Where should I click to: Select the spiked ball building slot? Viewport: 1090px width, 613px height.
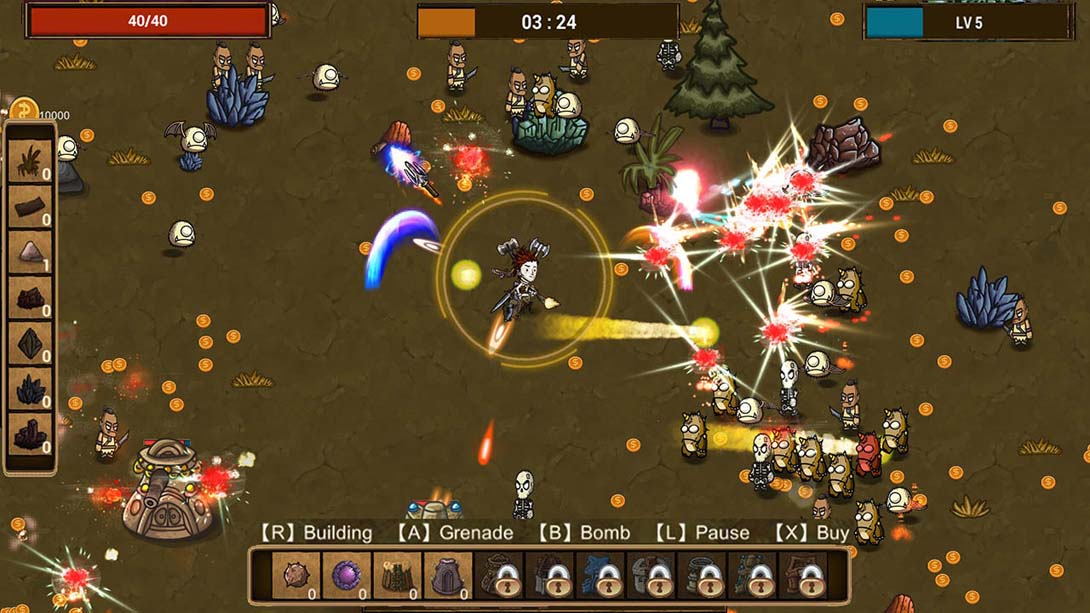coord(297,576)
